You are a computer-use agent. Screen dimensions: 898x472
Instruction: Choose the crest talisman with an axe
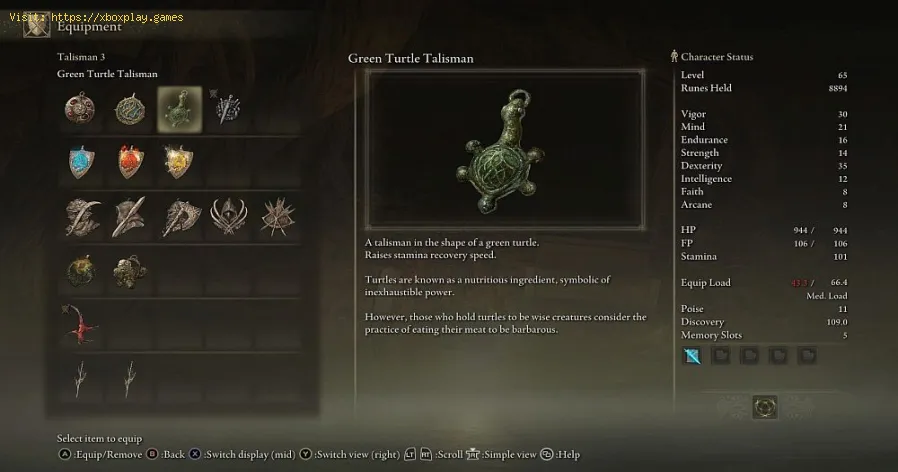click(x=179, y=216)
